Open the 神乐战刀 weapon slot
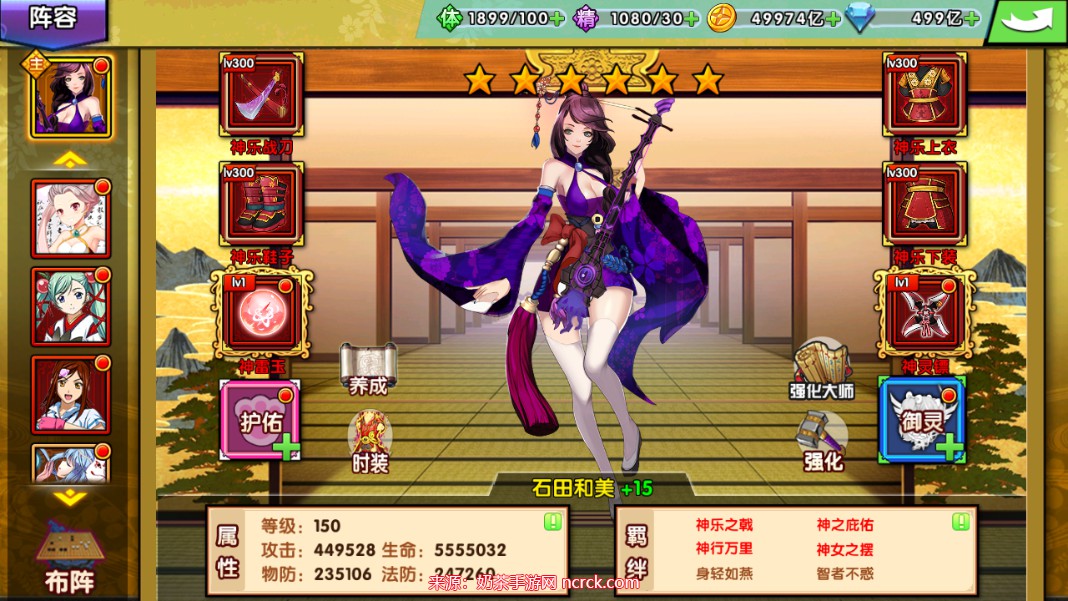1068x601 pixels. coord(261,96)
